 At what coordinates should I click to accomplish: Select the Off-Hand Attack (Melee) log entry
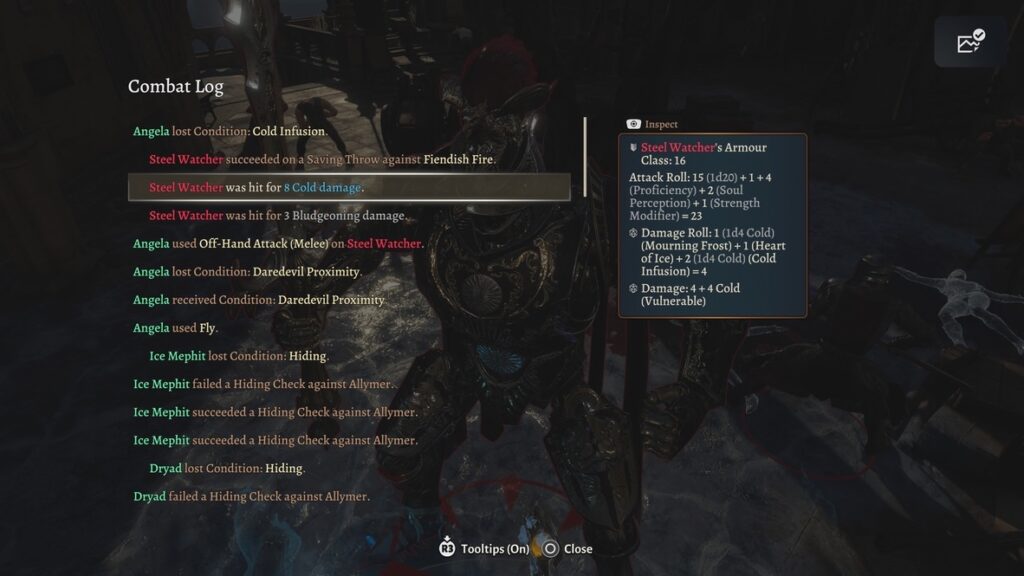coord(278,243)
